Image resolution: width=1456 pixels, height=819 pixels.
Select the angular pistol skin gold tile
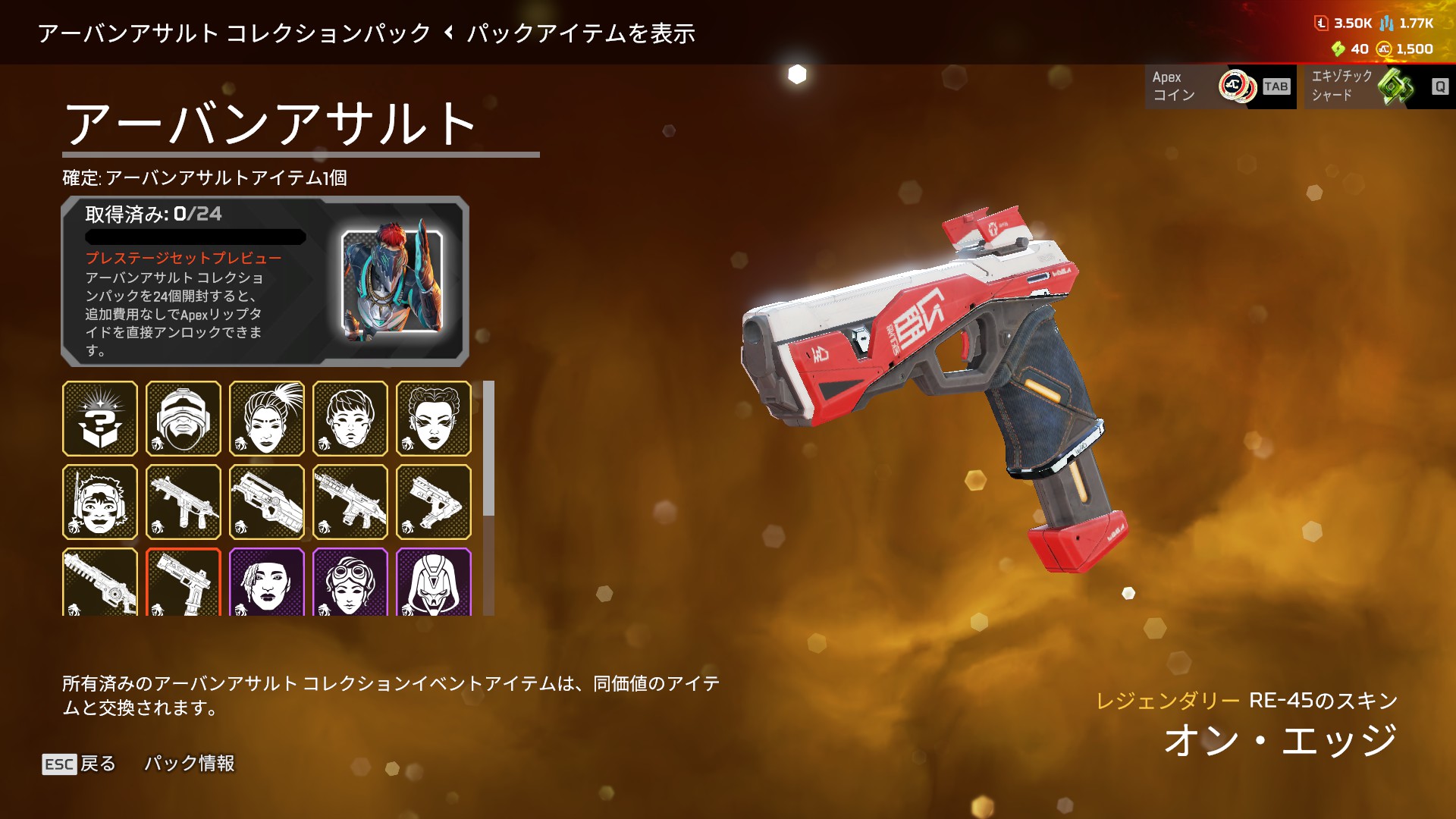click(434, 502)
